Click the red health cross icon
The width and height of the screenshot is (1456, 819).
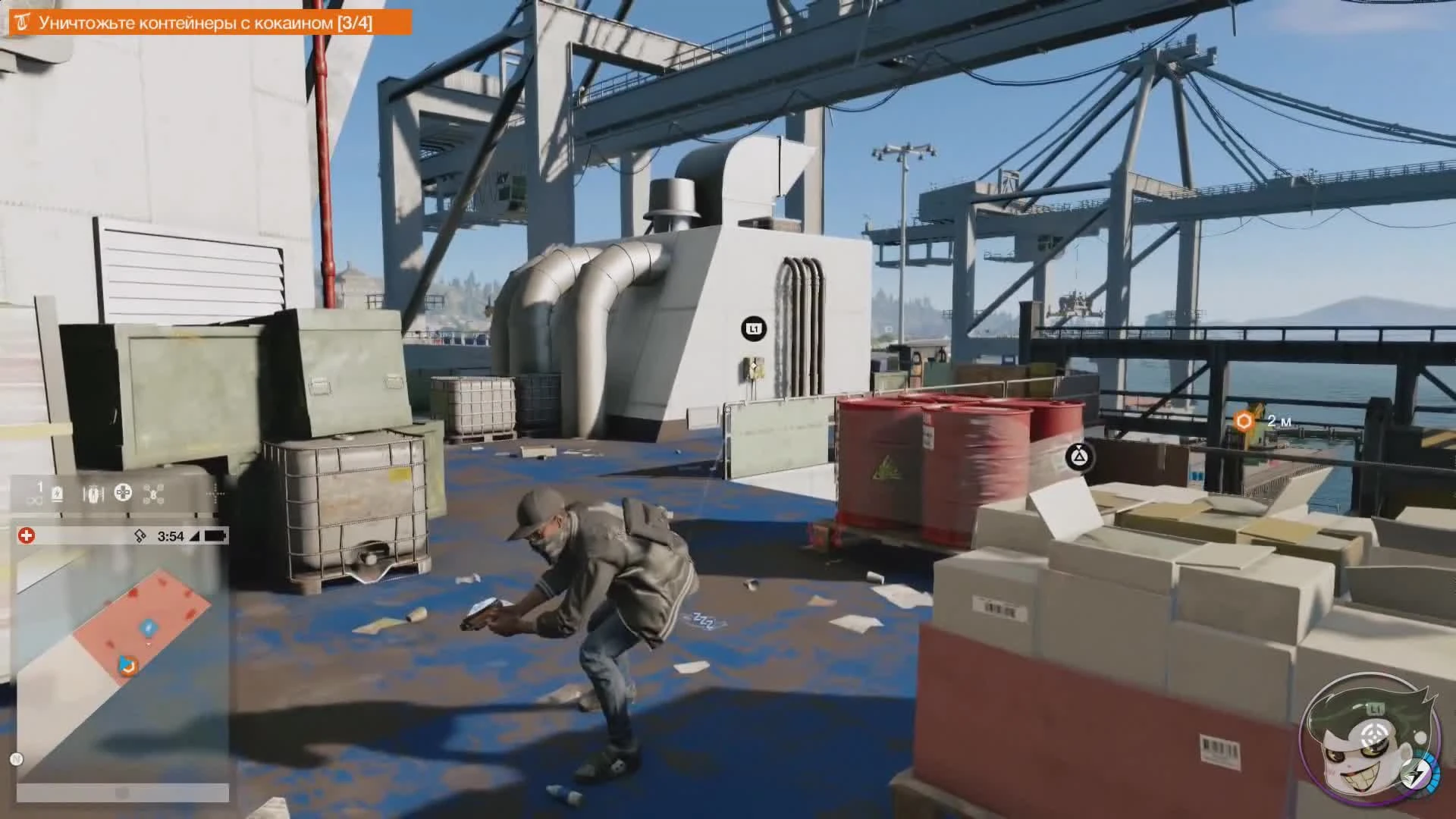point(27,535)
